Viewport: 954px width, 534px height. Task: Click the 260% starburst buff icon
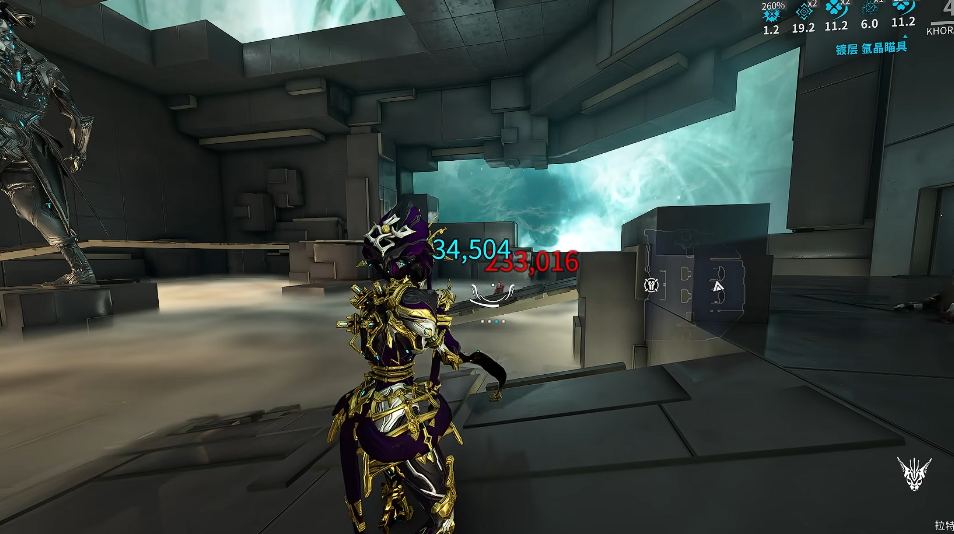[x=771, y=13]
